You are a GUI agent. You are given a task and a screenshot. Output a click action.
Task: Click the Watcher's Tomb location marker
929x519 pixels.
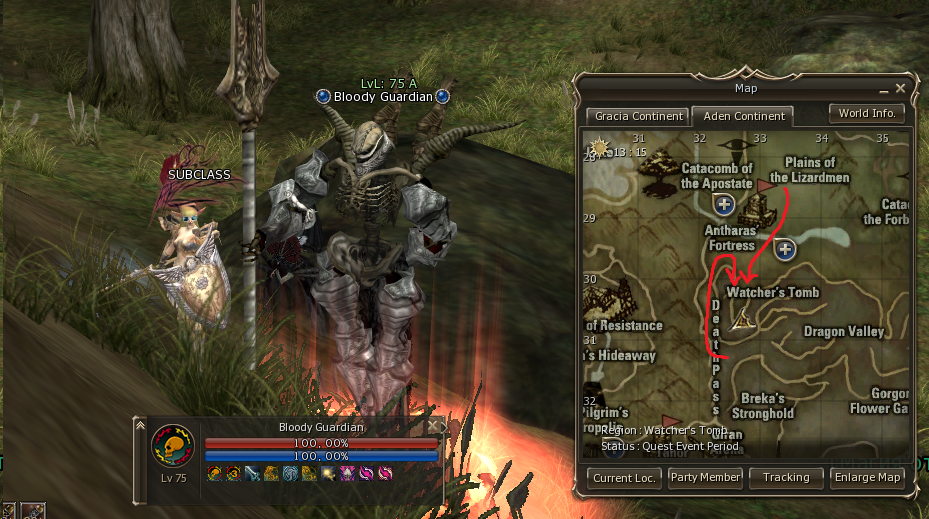click(x=743, y=319)
